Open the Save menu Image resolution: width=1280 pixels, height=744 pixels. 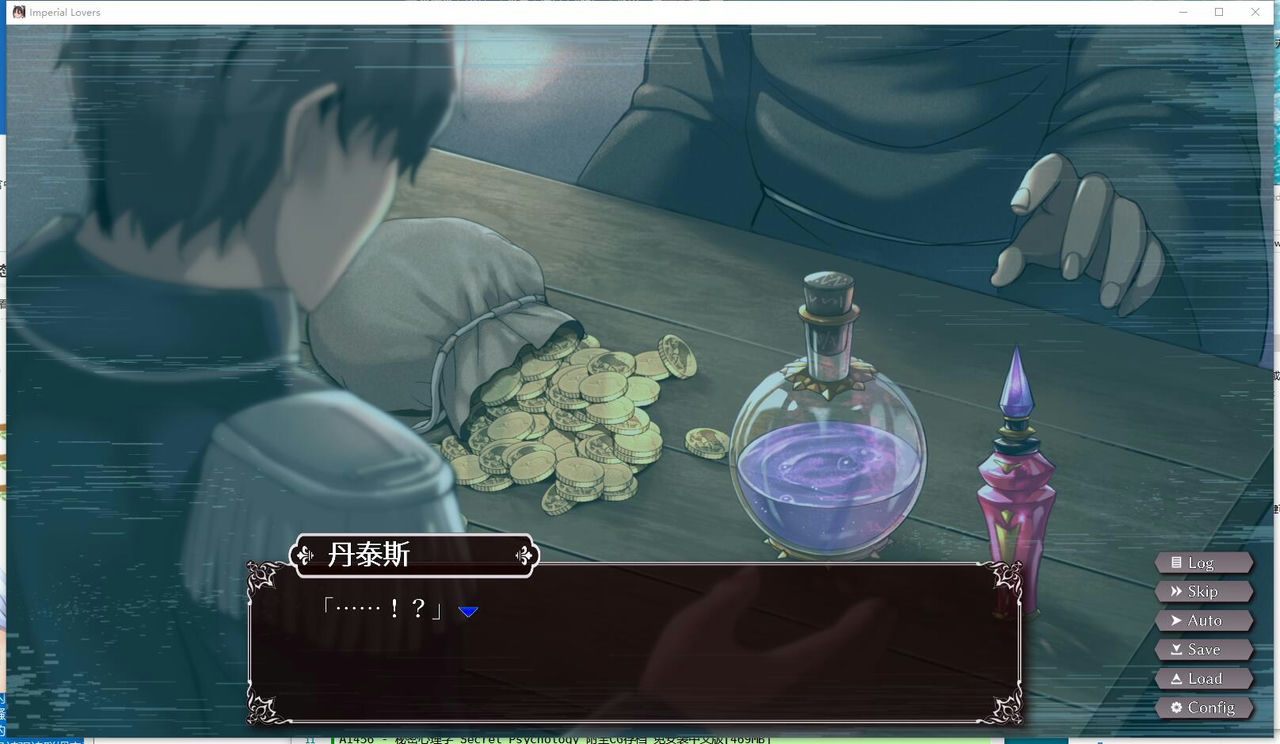pos(1203,650)
